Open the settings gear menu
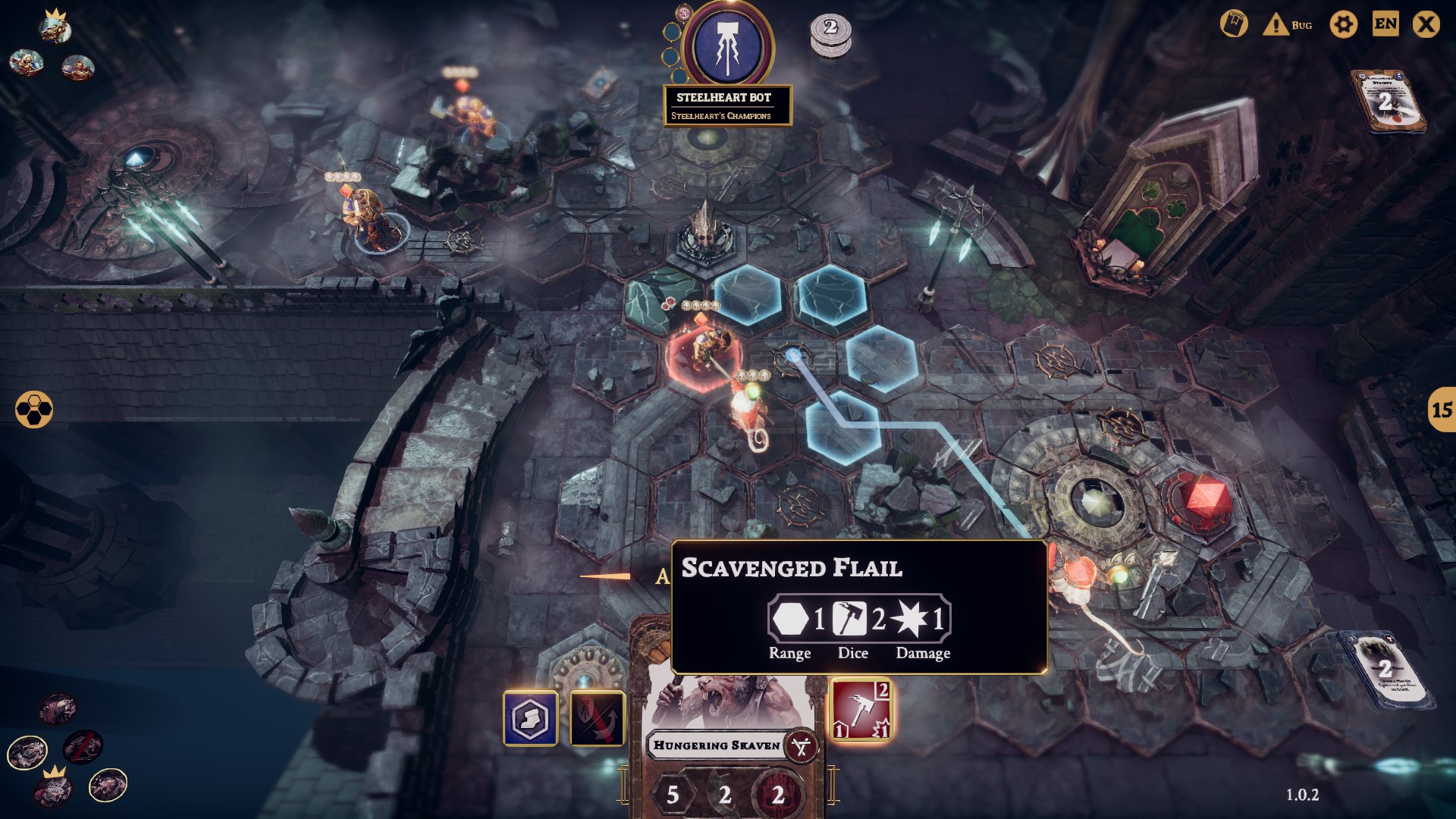The image size is (1456, 819). pyautogui.click(x=1343, y=25)
